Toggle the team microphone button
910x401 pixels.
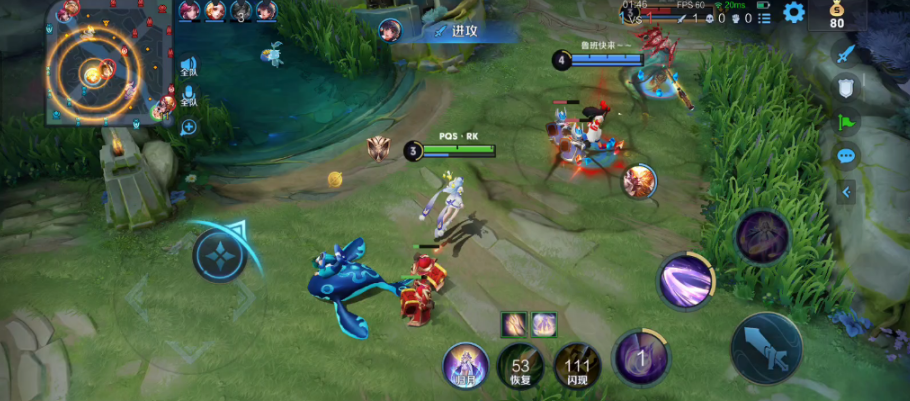point(188,97)
